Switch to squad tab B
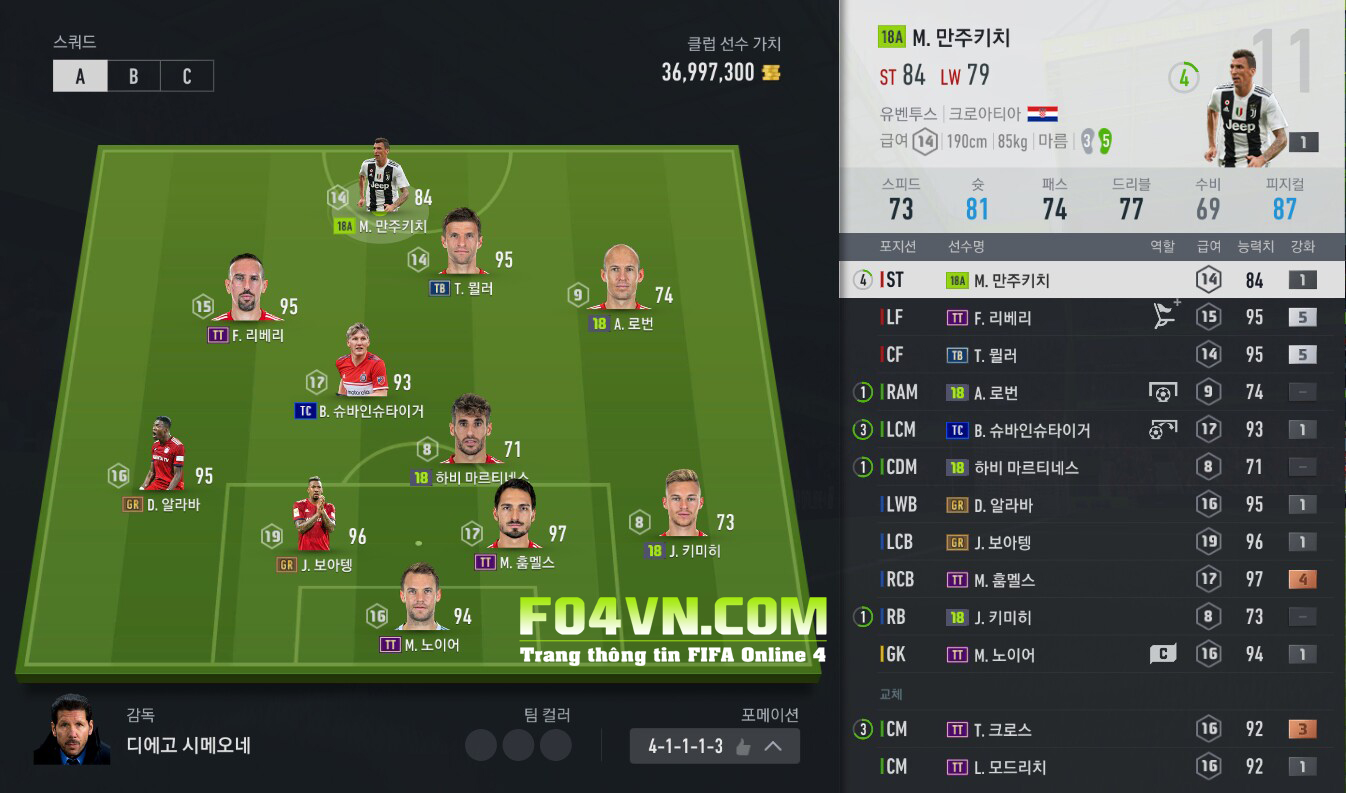The height and width of the screenshot is (793, 1346). [133, 77]
